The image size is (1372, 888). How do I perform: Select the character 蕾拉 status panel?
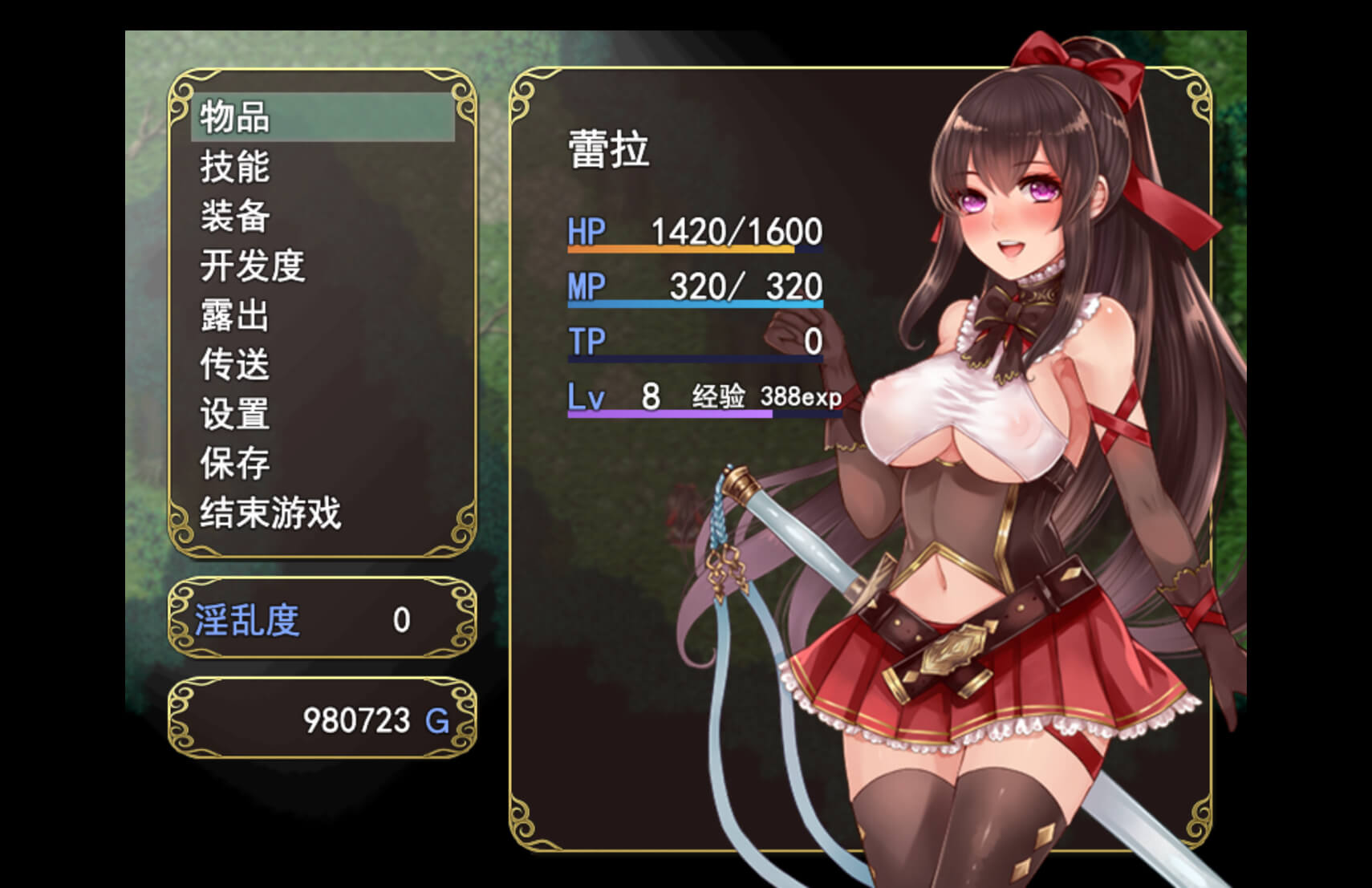coord(610,150)
